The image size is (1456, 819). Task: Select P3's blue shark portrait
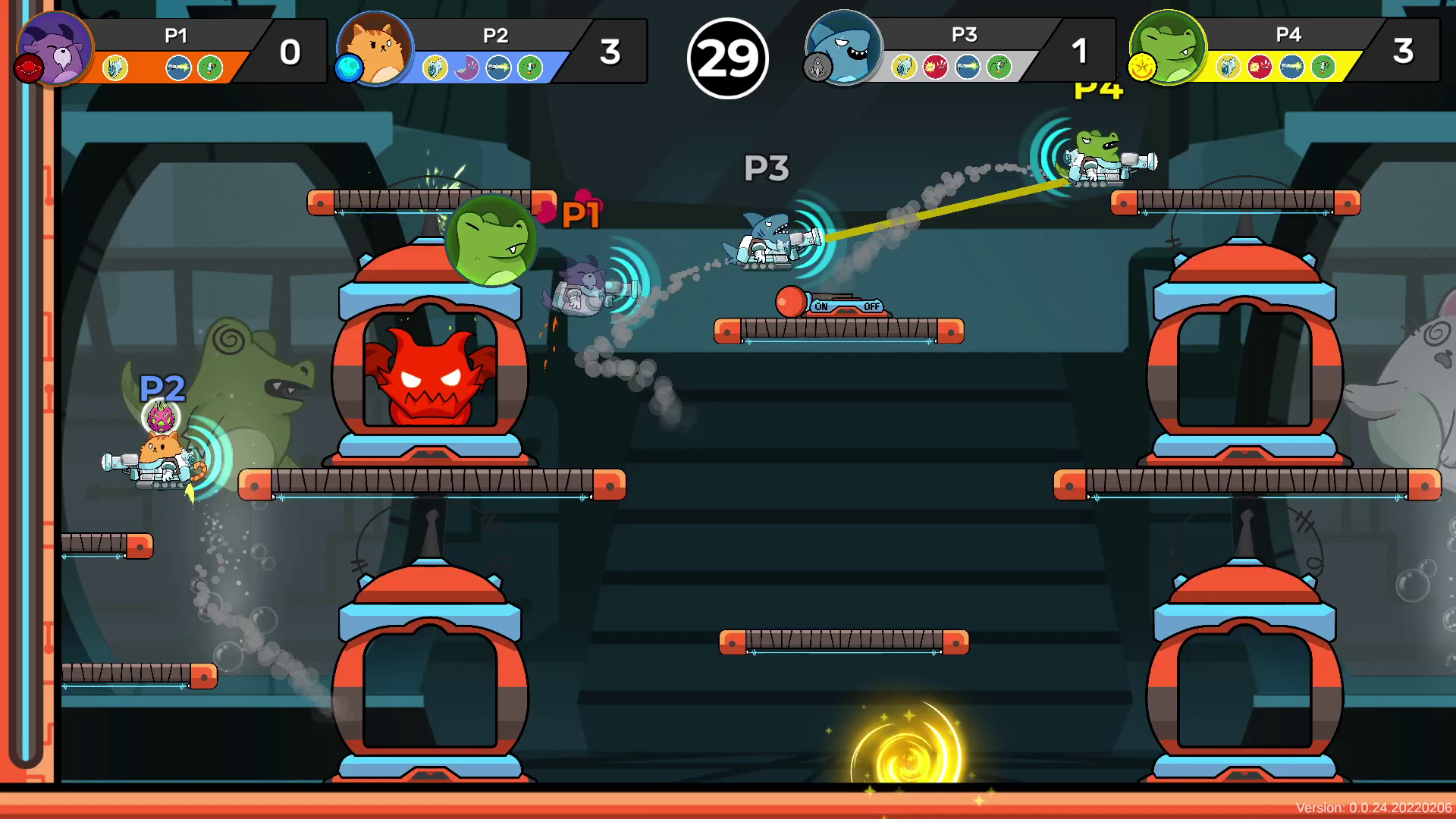846,45
